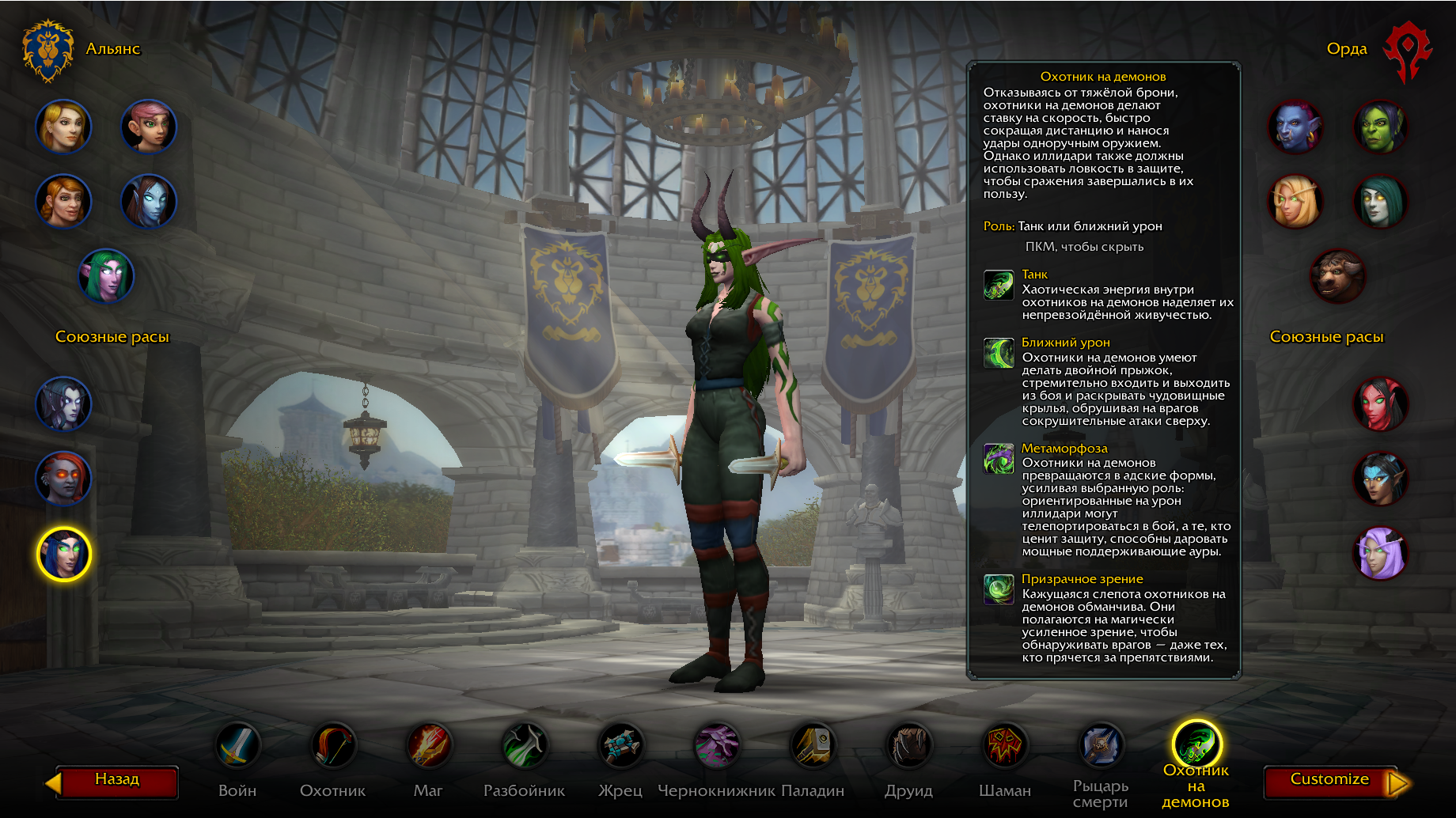Choose the blonde human race portrait
The width and height of the screenshot is (1456, 818).
point(63,127)
